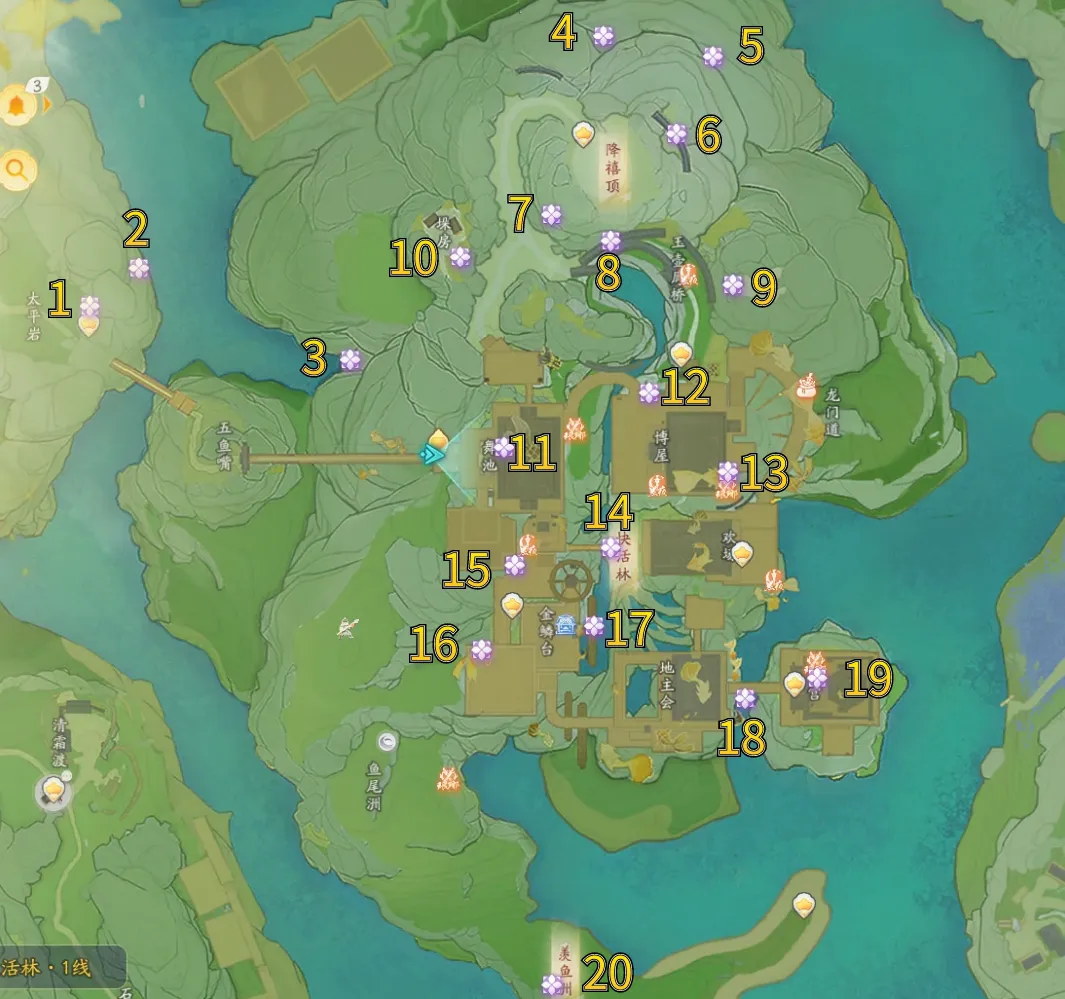Select the purple flower marker numbered 18

pyautogui.click(x=745, y=698)
